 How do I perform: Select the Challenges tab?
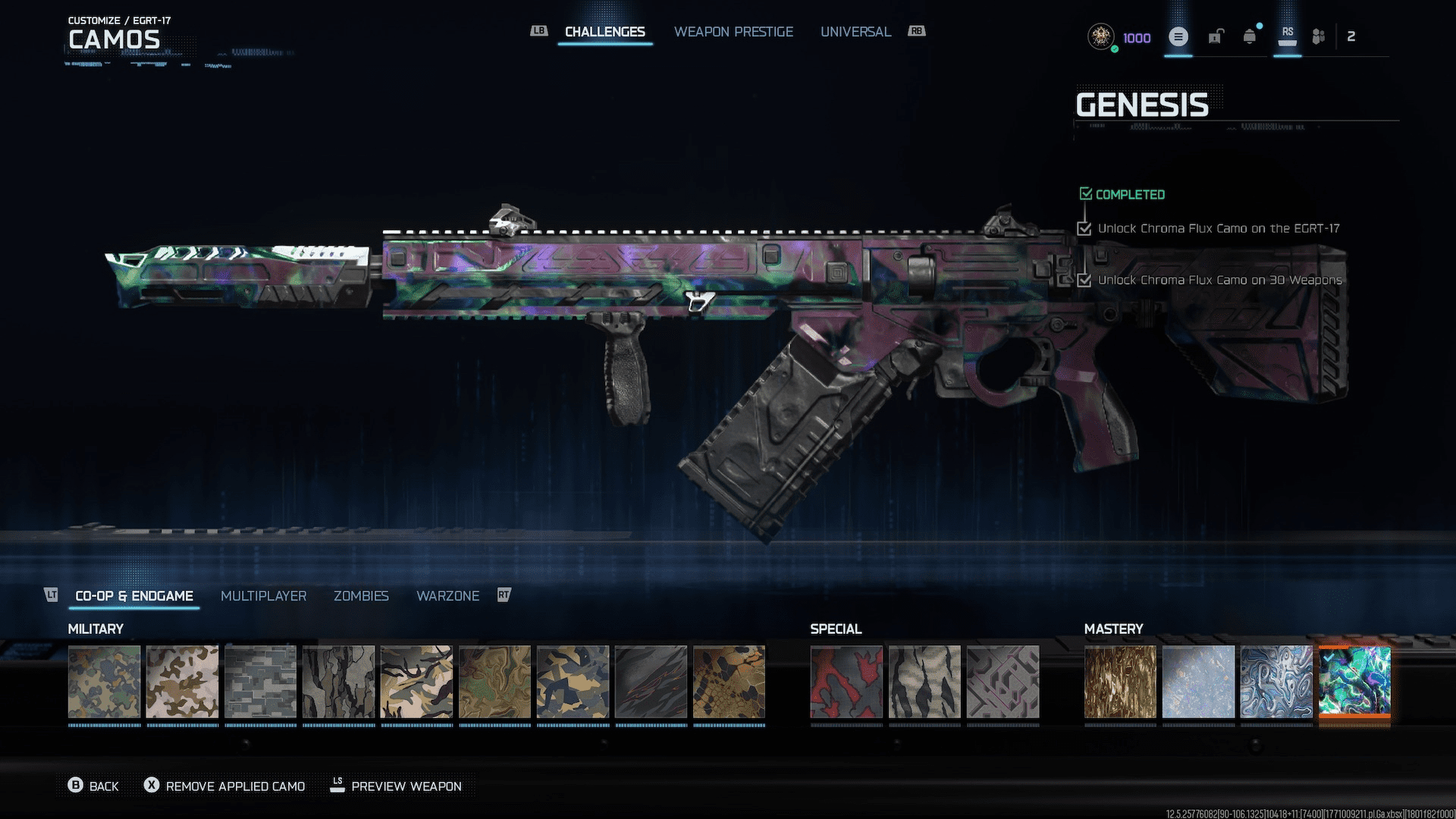604,32
